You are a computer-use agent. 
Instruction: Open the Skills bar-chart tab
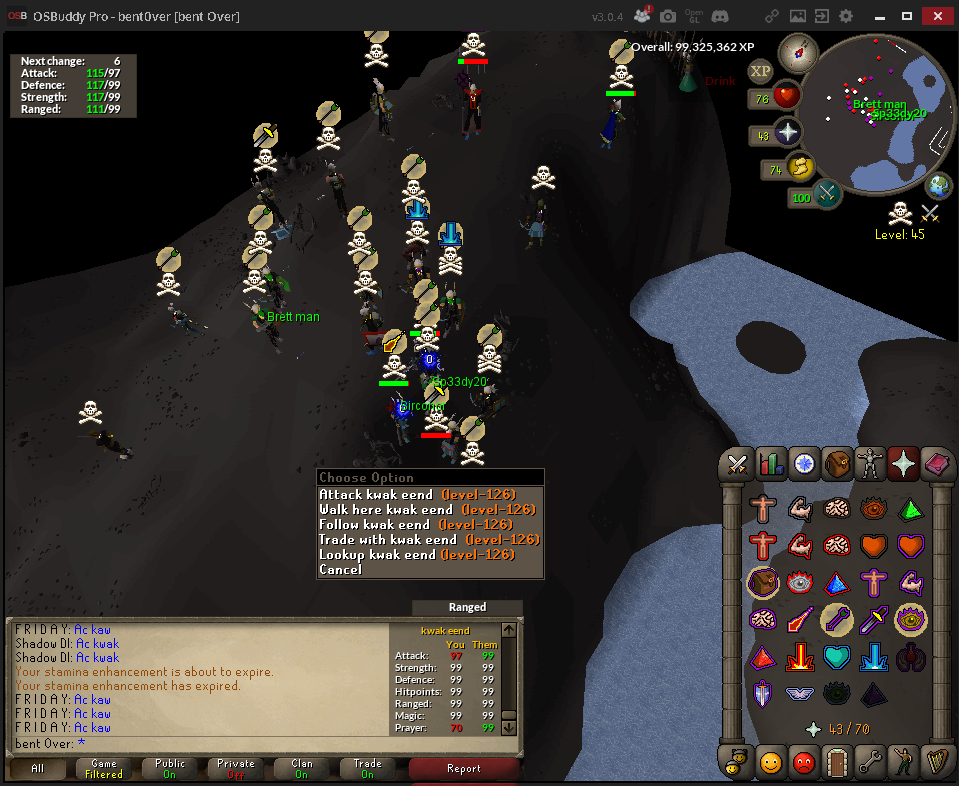771,464
